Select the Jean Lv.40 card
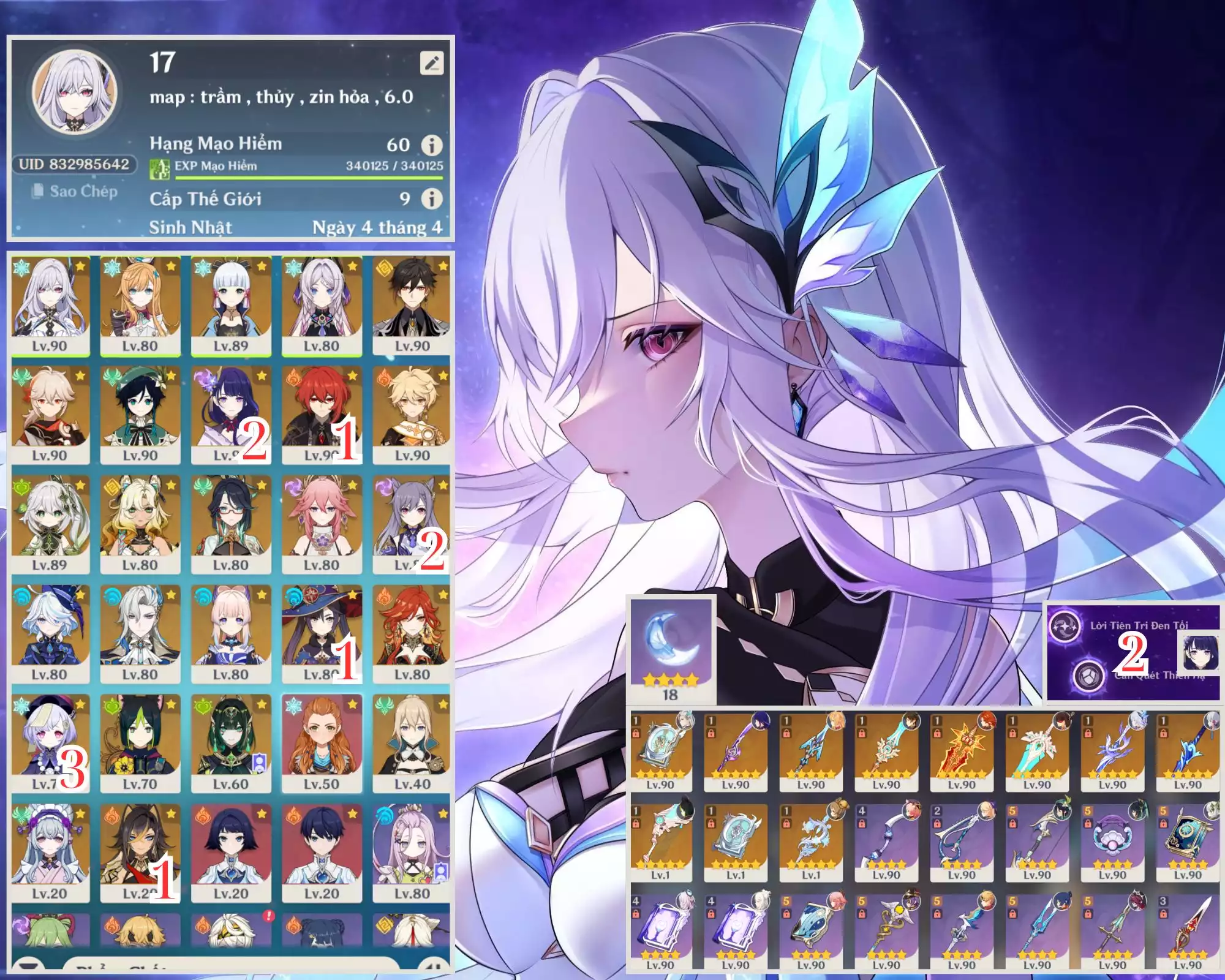This screenshot has height=980, width=1225. [412, 743]
